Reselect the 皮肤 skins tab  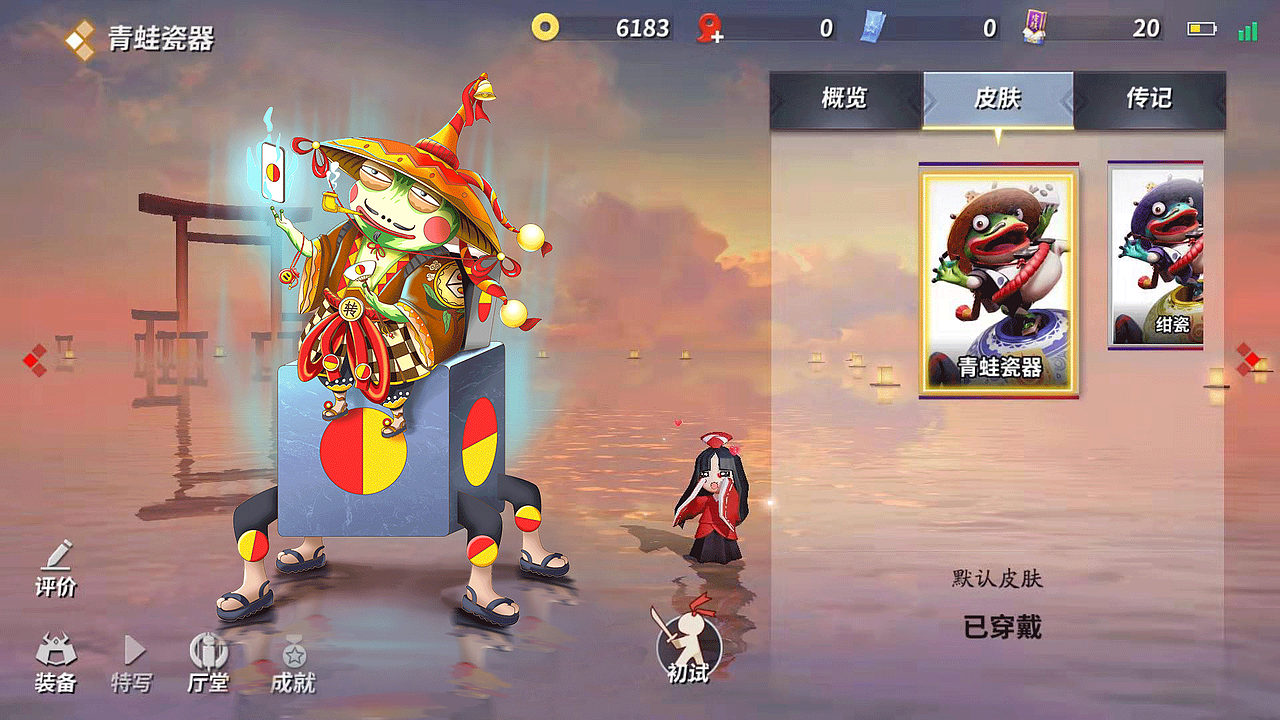pyautogui.click(x=999, y=100)
